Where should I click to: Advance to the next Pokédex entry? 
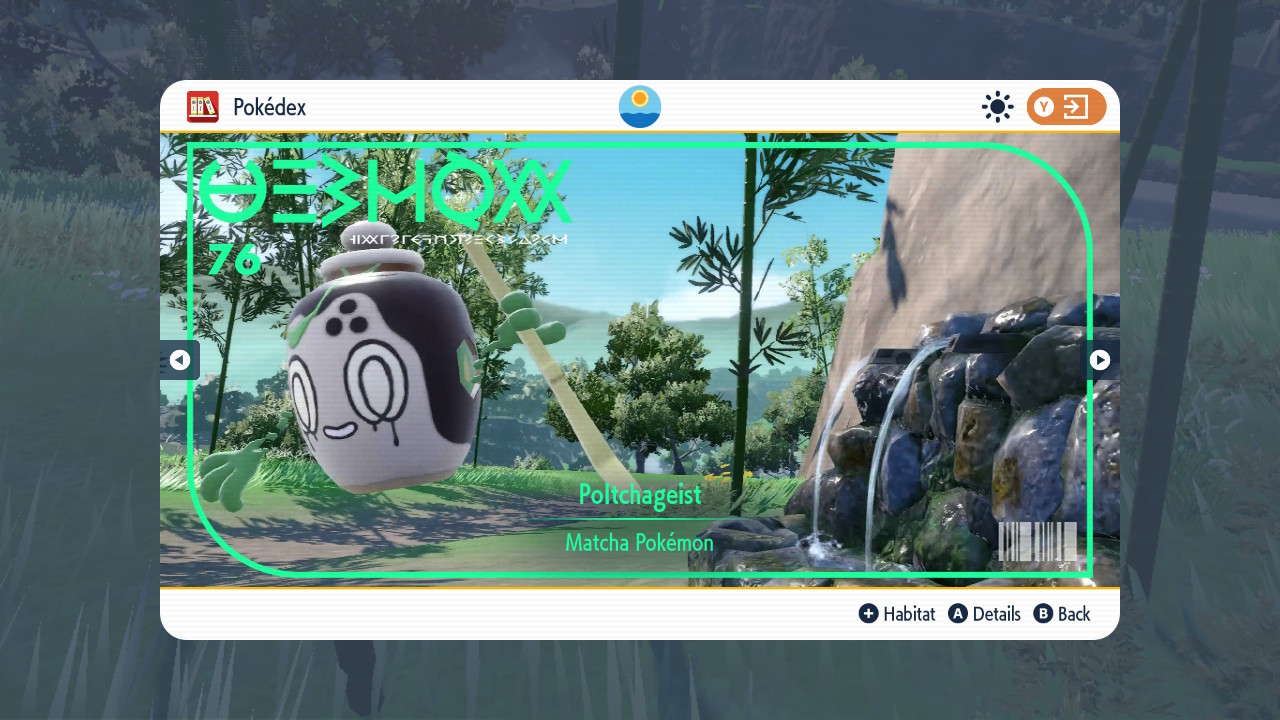1100,360
